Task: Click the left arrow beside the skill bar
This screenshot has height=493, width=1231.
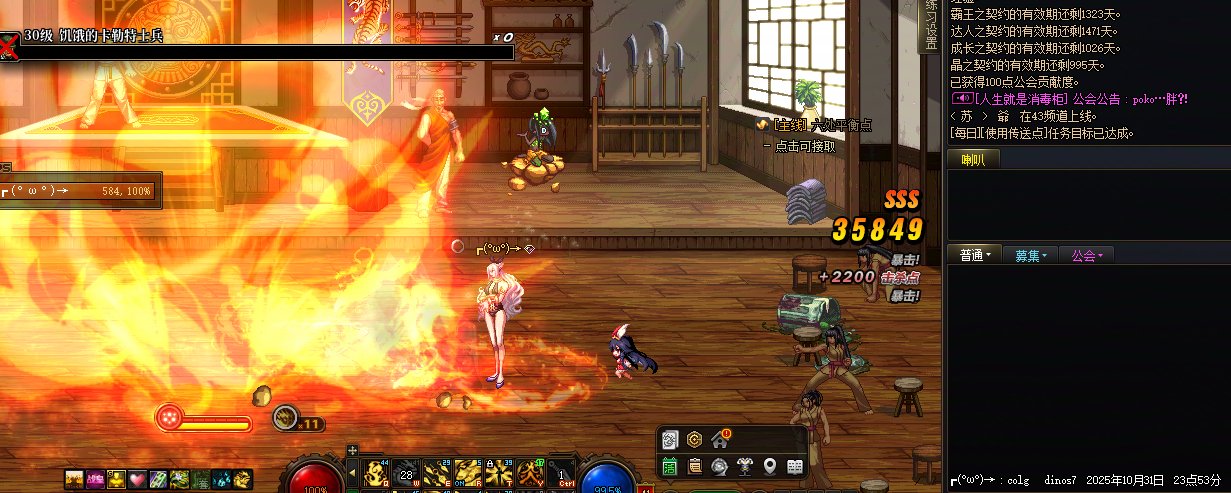Action: point(352,472)
